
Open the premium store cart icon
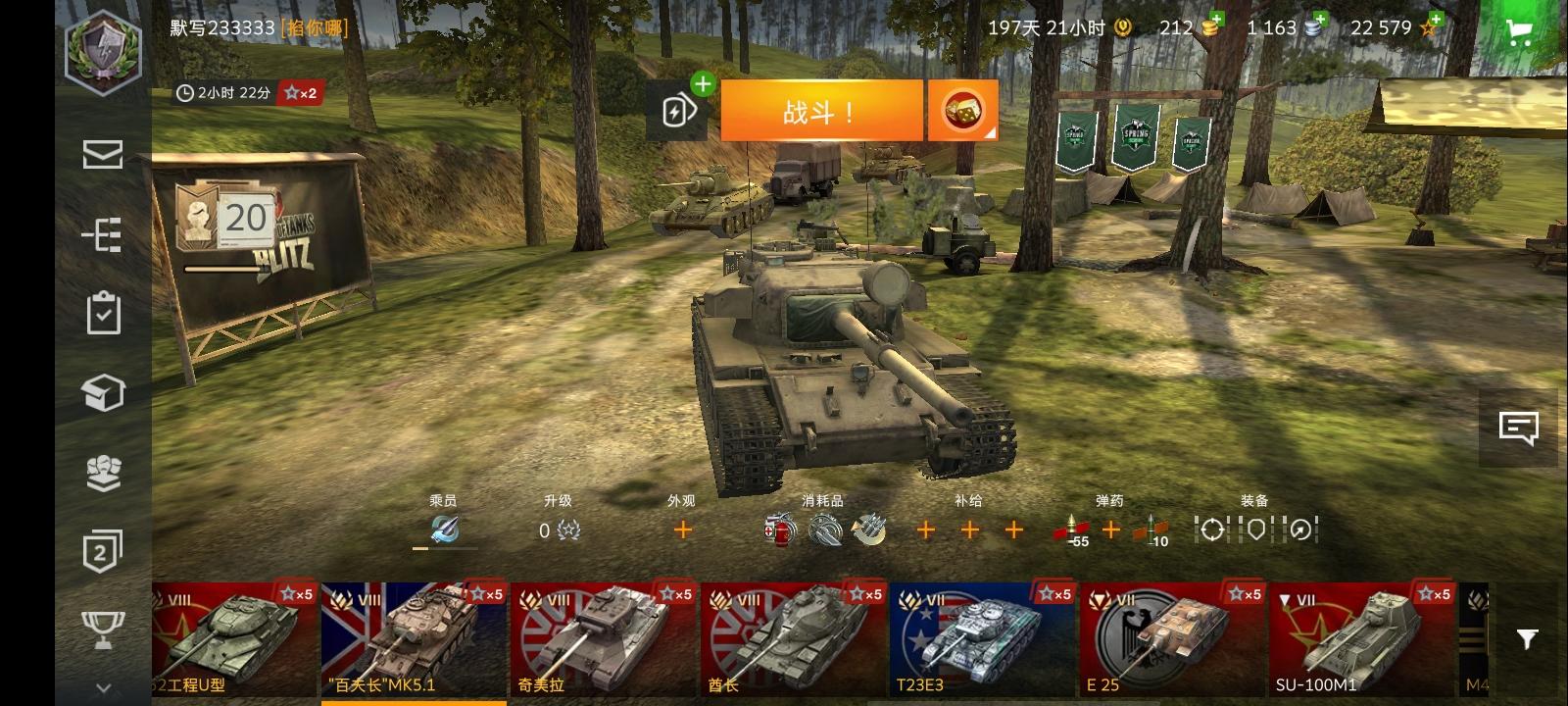coord(1520,32)
